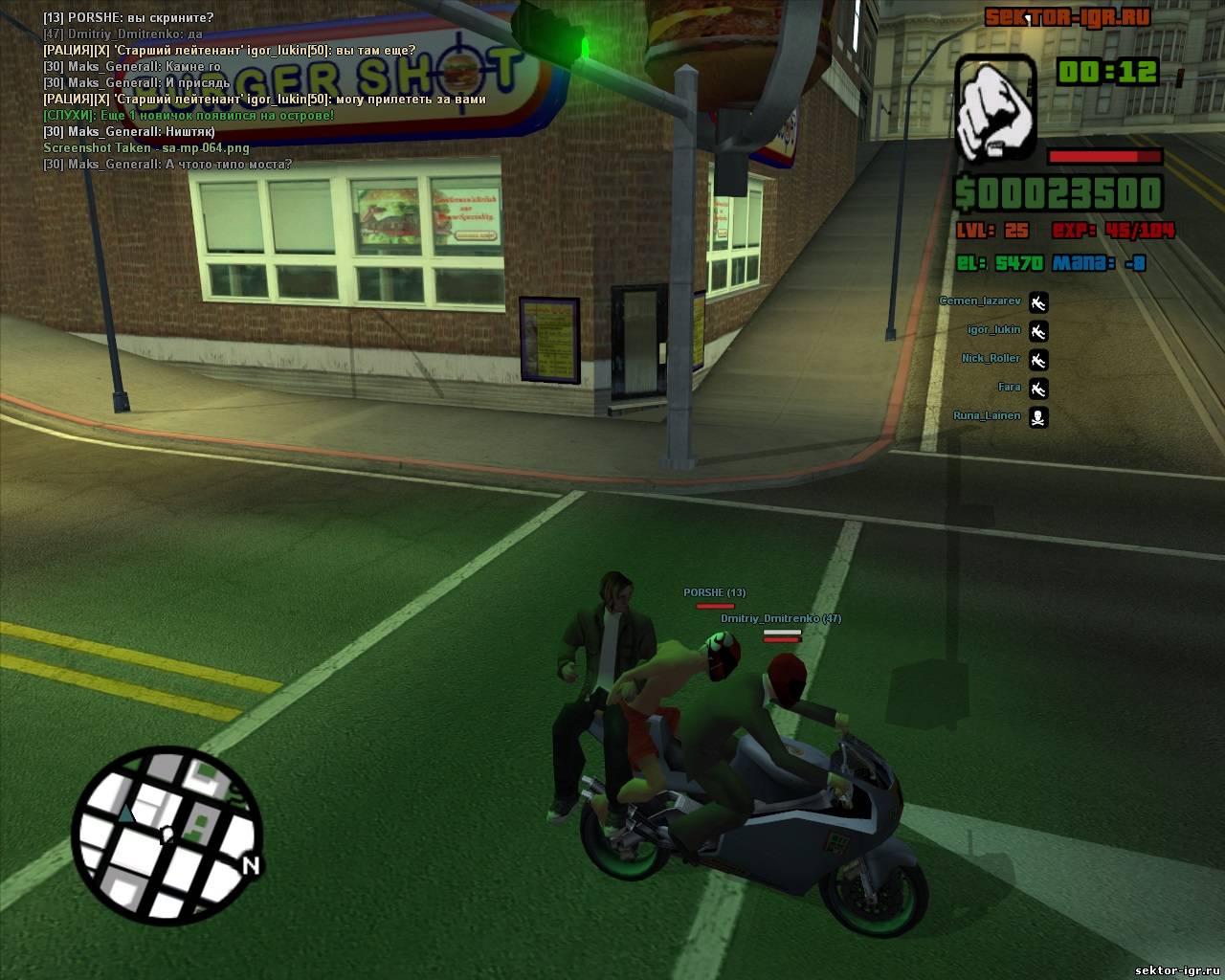Click the fist weapon icon
Screen dimensions: 1225x980
(995, 105)
